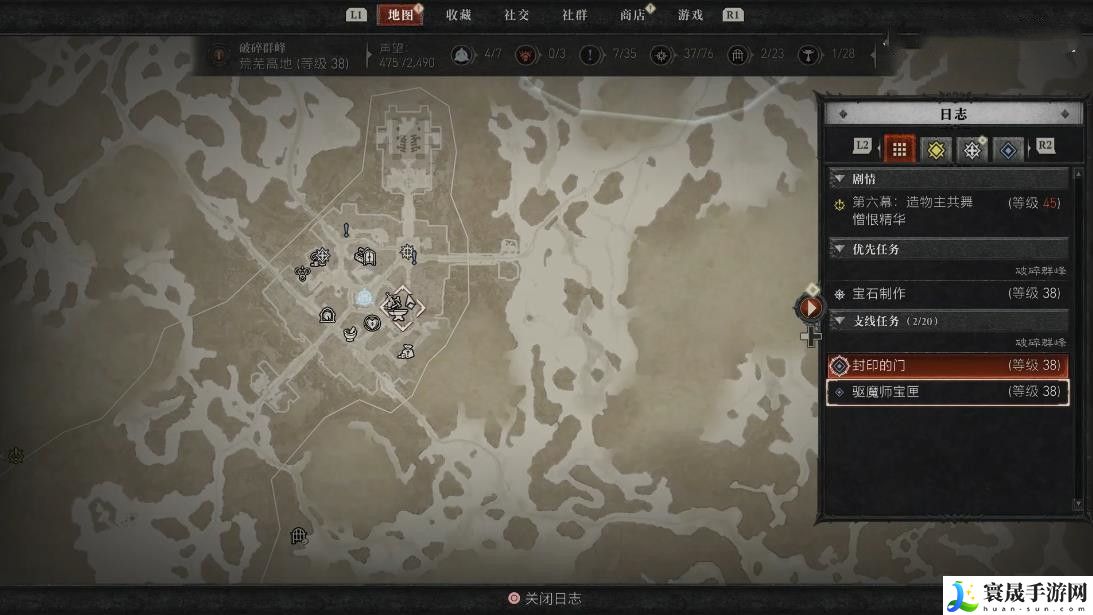Viewport: 1093px width, 615px height.
Task: Select the 封印的门 side quest
Action: 946,366
